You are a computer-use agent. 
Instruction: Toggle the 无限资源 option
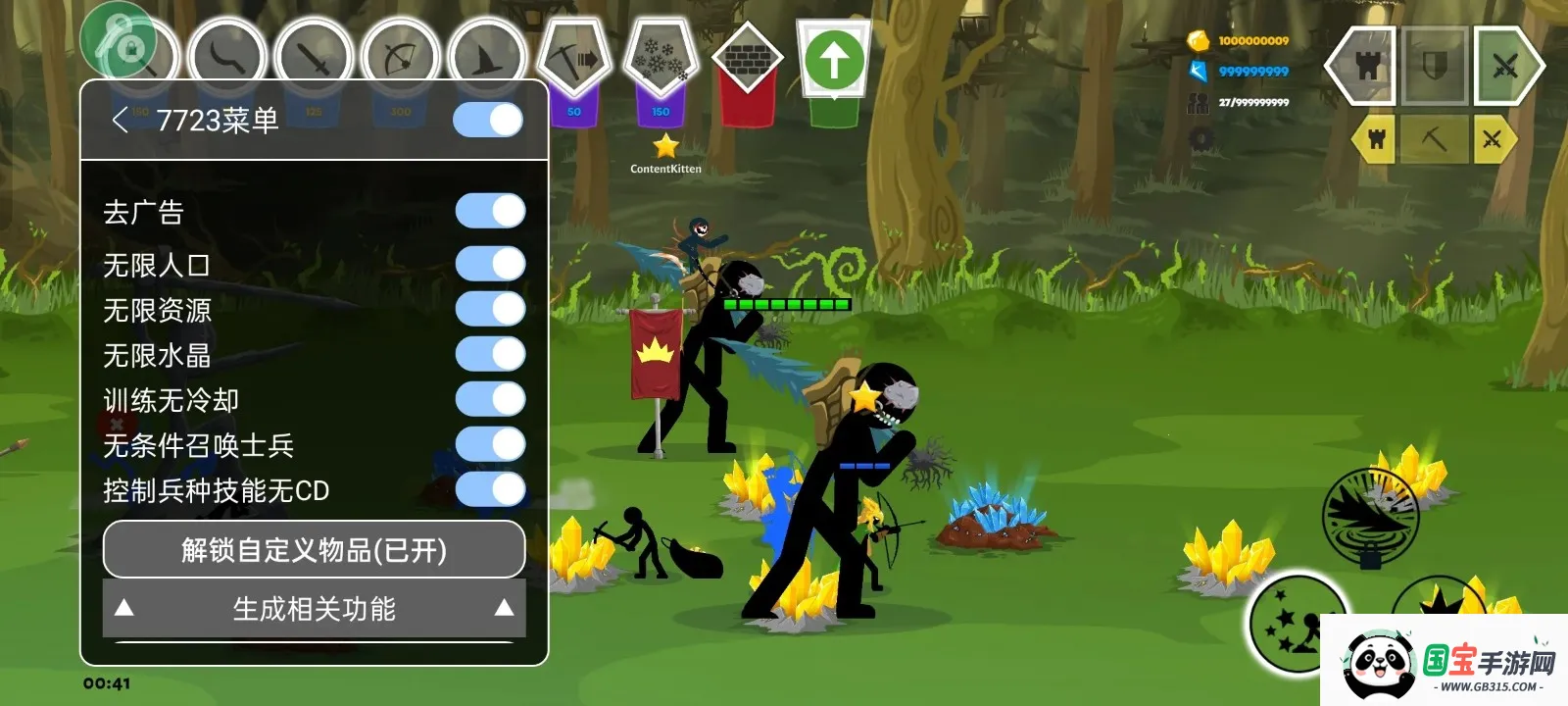click(490, 309)
